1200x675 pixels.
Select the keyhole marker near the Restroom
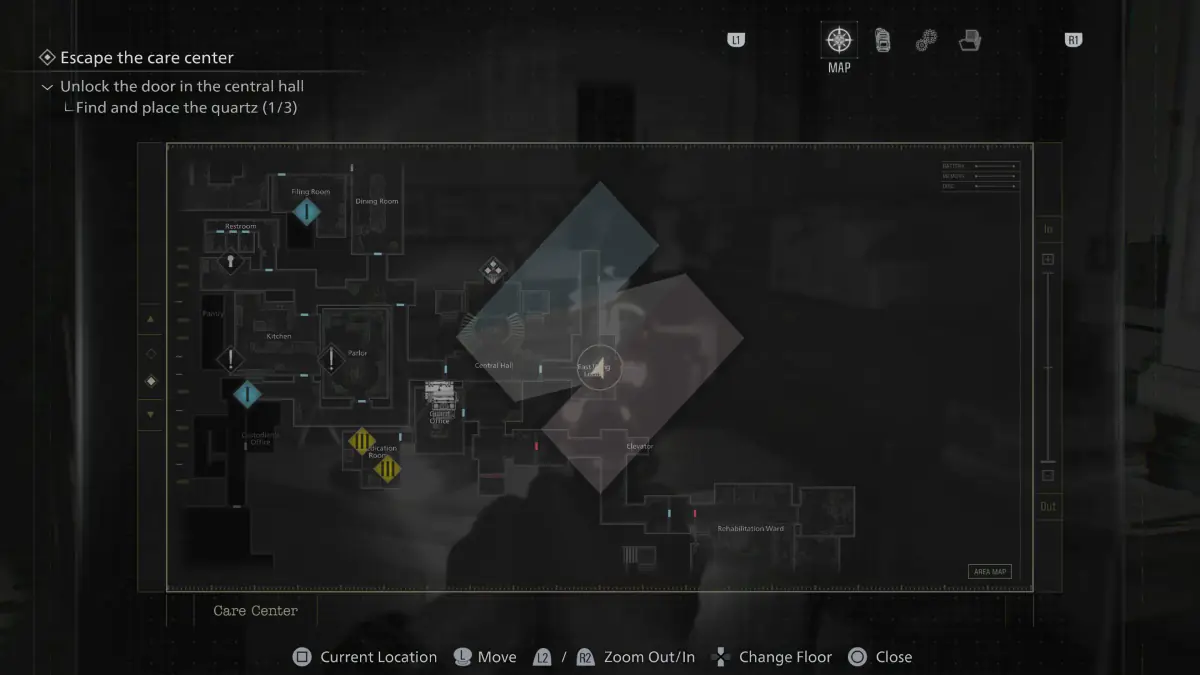231,262
